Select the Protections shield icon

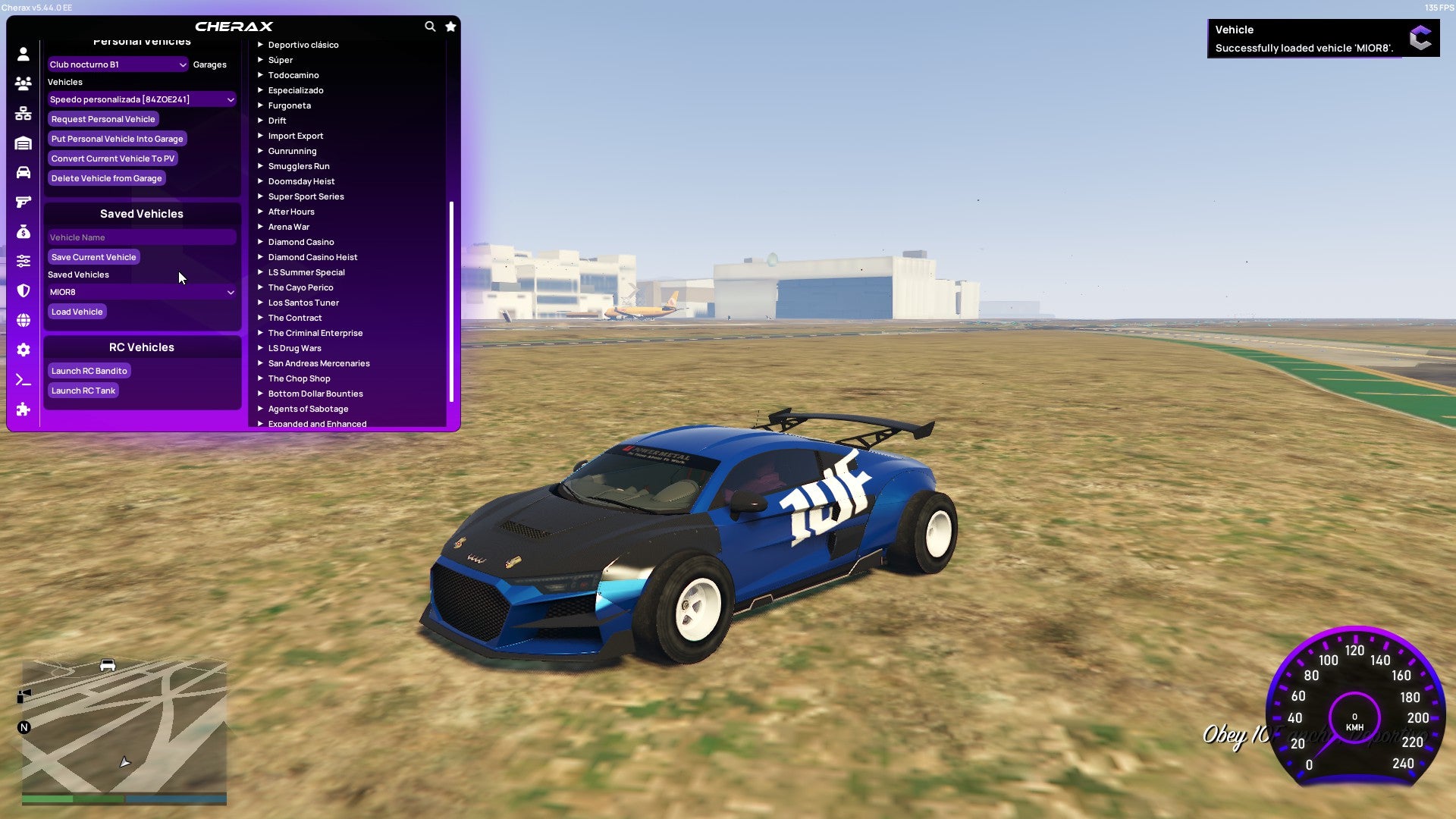point(23,290)
